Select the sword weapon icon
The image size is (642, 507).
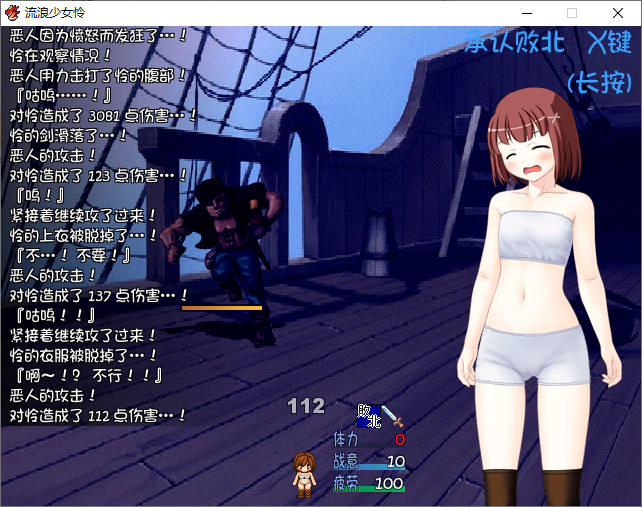click(x=391, y=416)
